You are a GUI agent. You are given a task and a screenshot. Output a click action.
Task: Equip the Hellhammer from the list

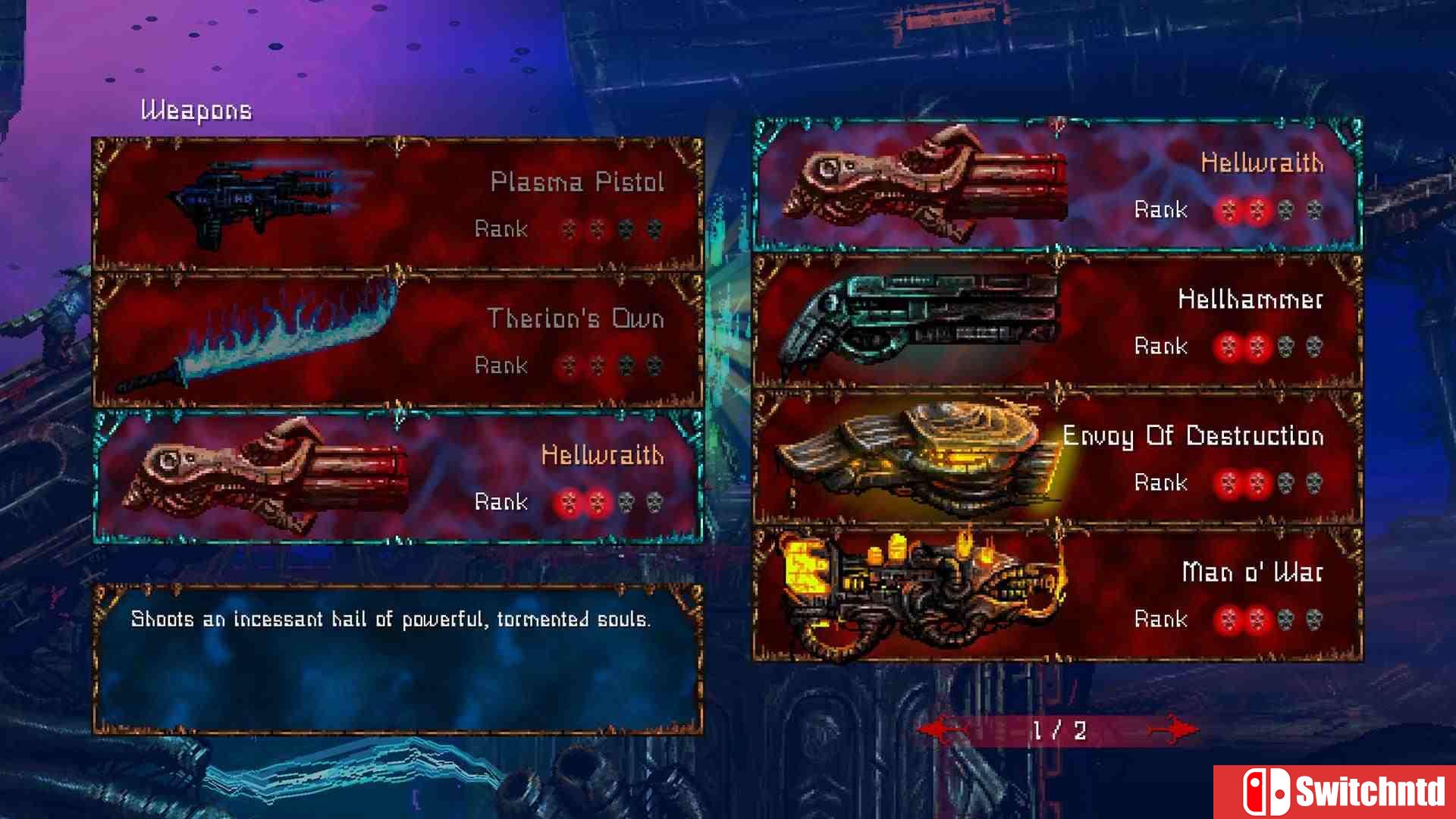1057,322
